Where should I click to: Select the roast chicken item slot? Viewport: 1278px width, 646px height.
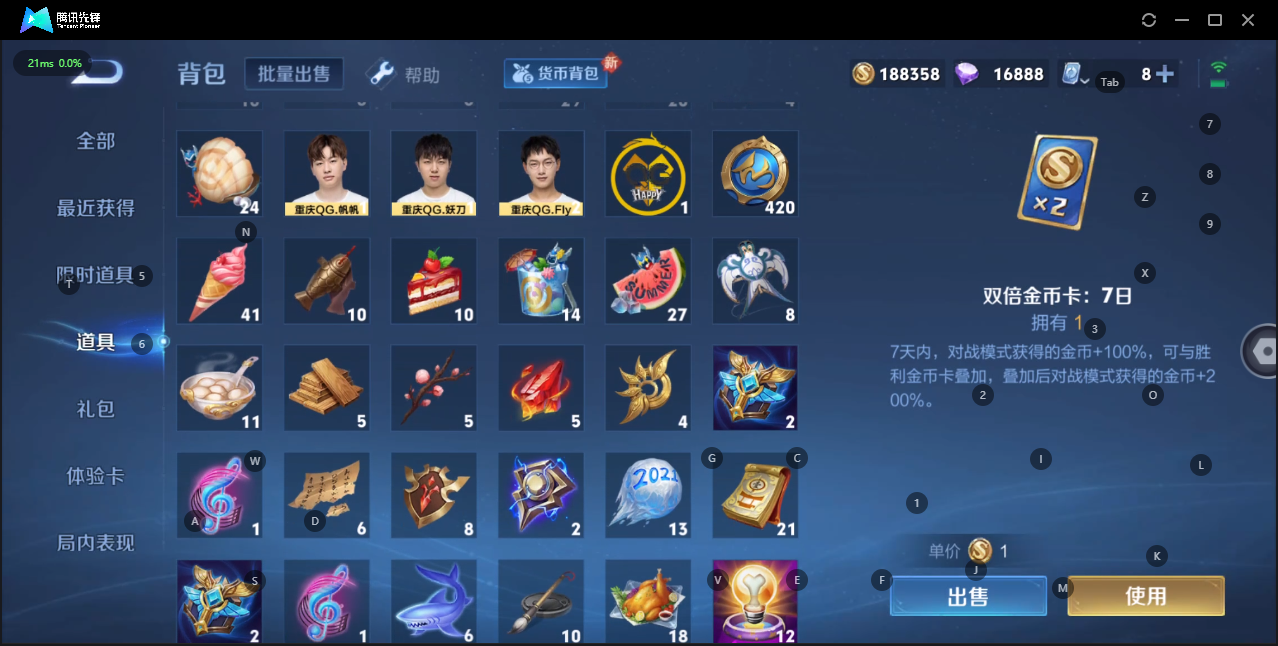(648, 602)
